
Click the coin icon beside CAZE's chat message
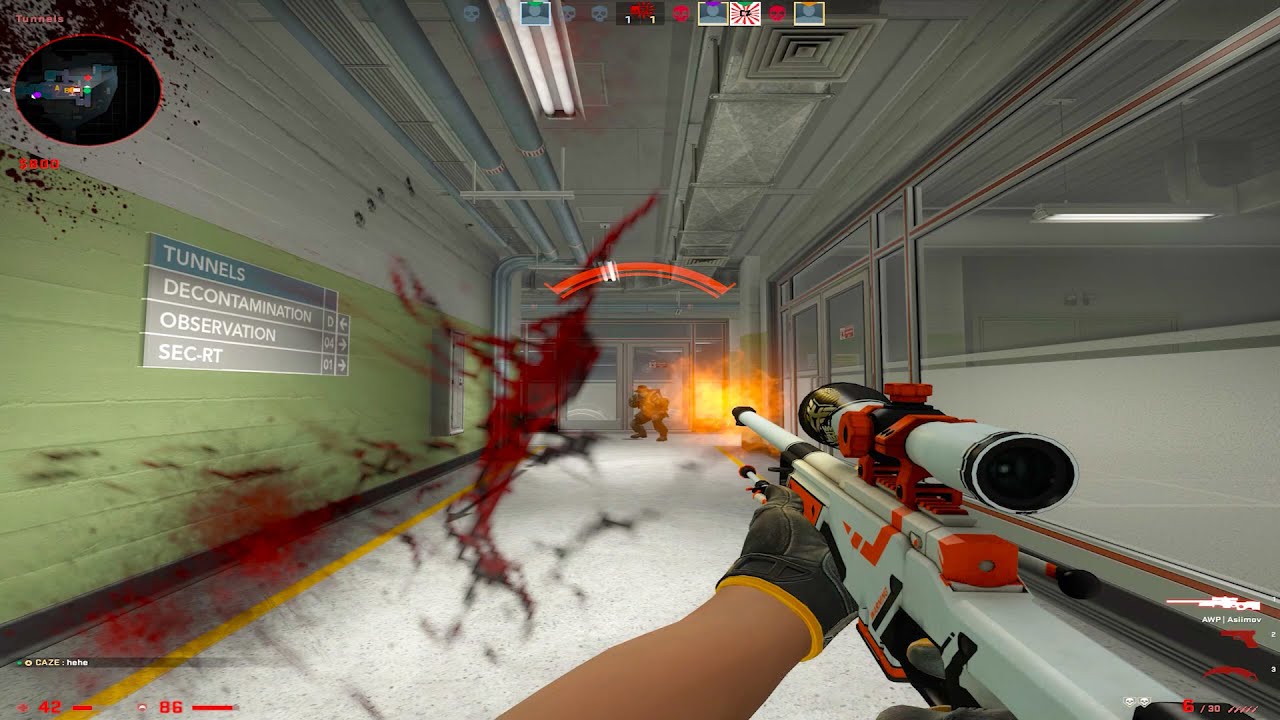tap(27, 662)
